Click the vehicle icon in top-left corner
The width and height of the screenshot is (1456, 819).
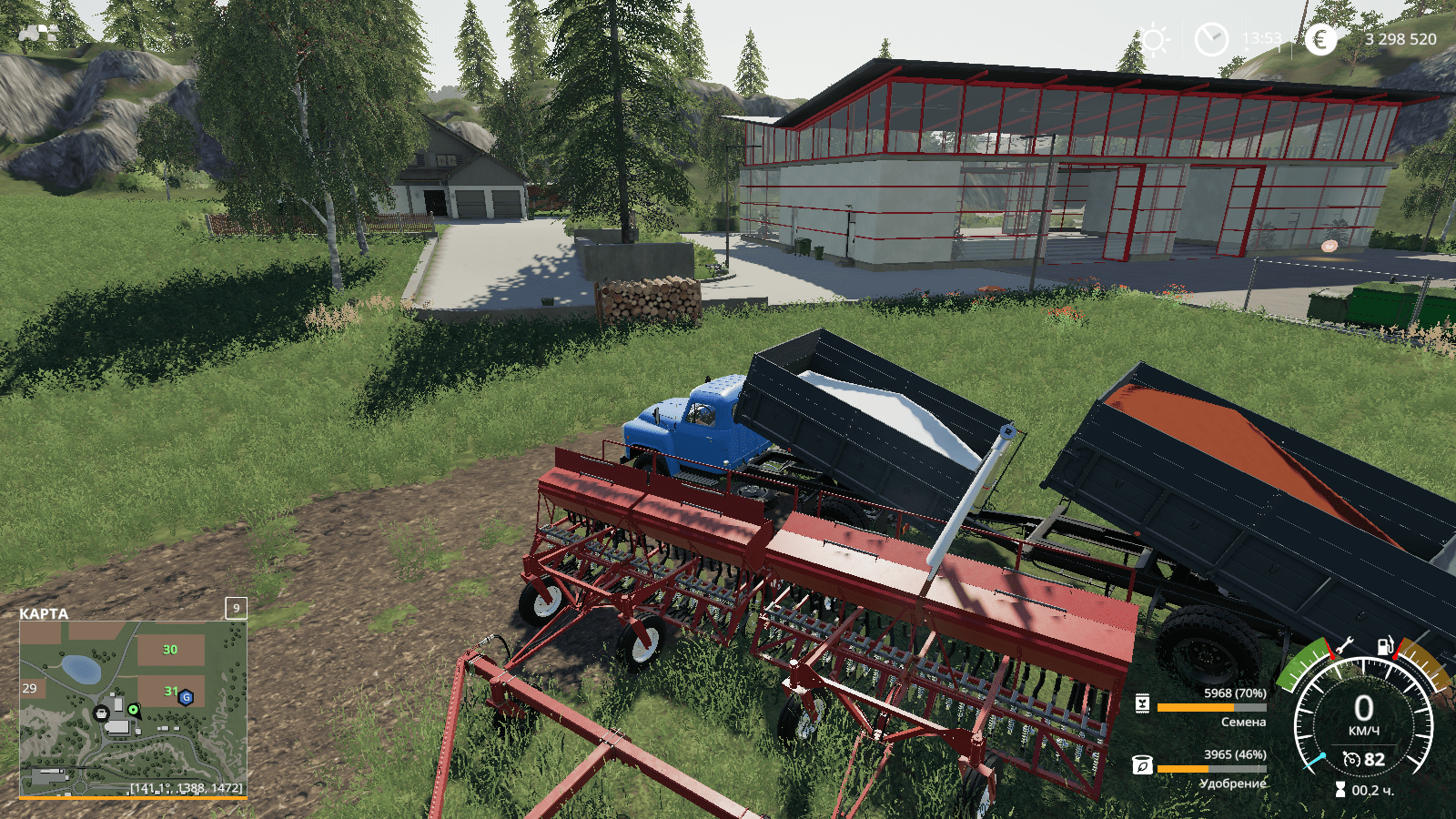[37, 34]
